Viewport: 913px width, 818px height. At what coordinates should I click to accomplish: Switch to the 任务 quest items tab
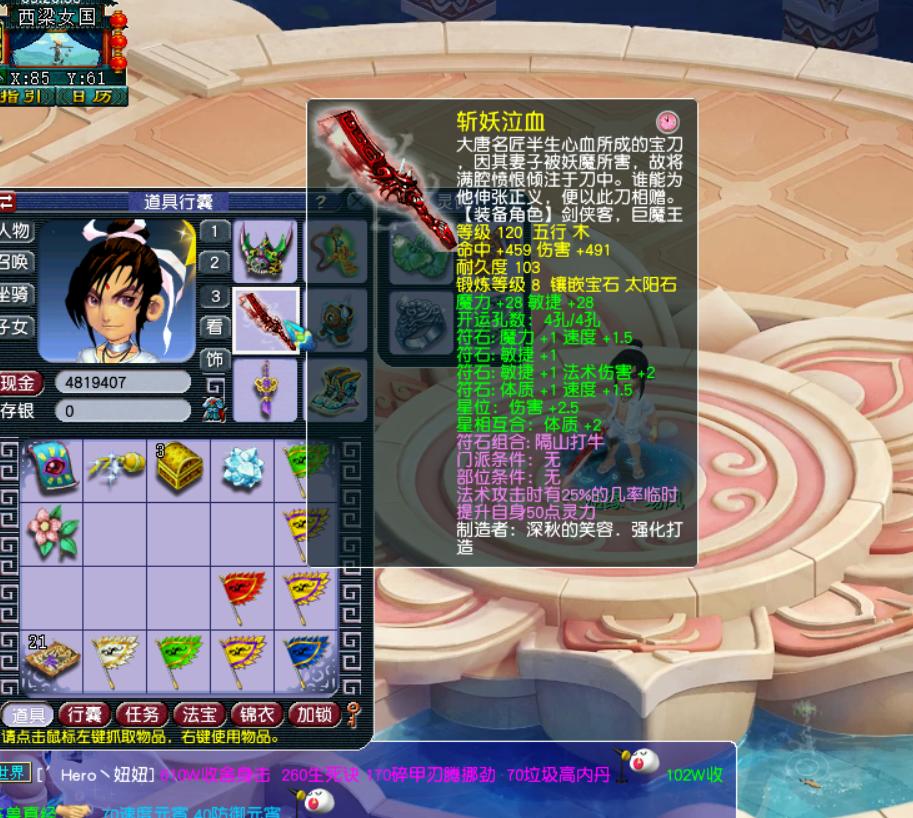click(x=141, y=714)
